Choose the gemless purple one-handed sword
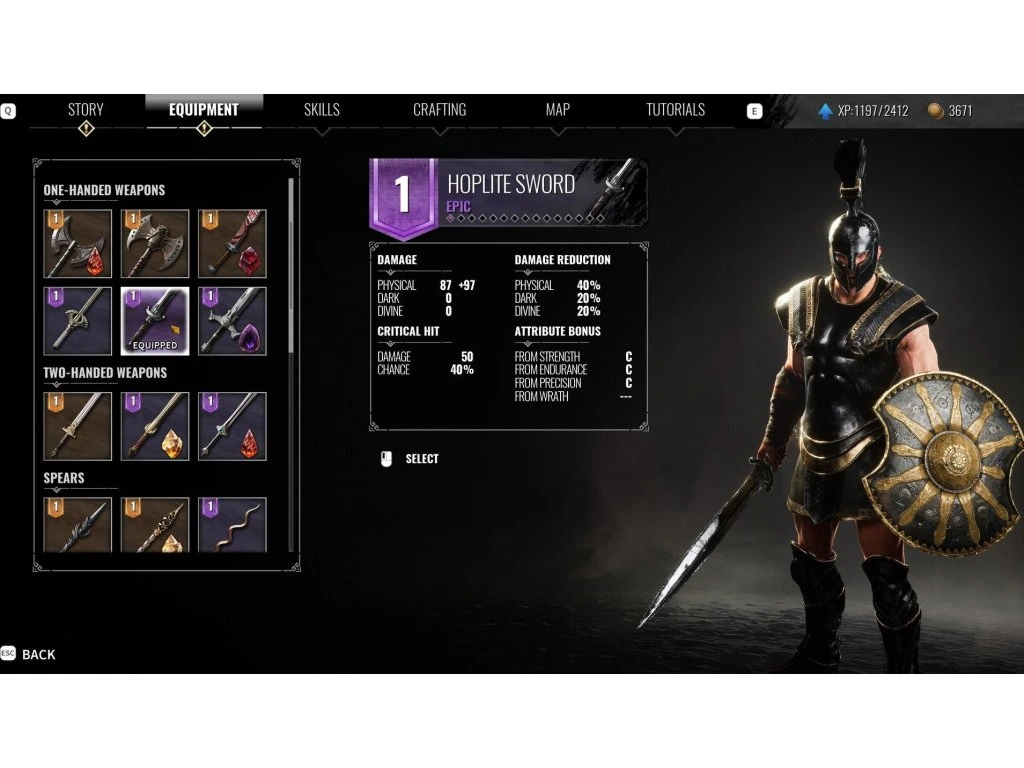Viewport: 1024px width, 768px height. [78, 321]
